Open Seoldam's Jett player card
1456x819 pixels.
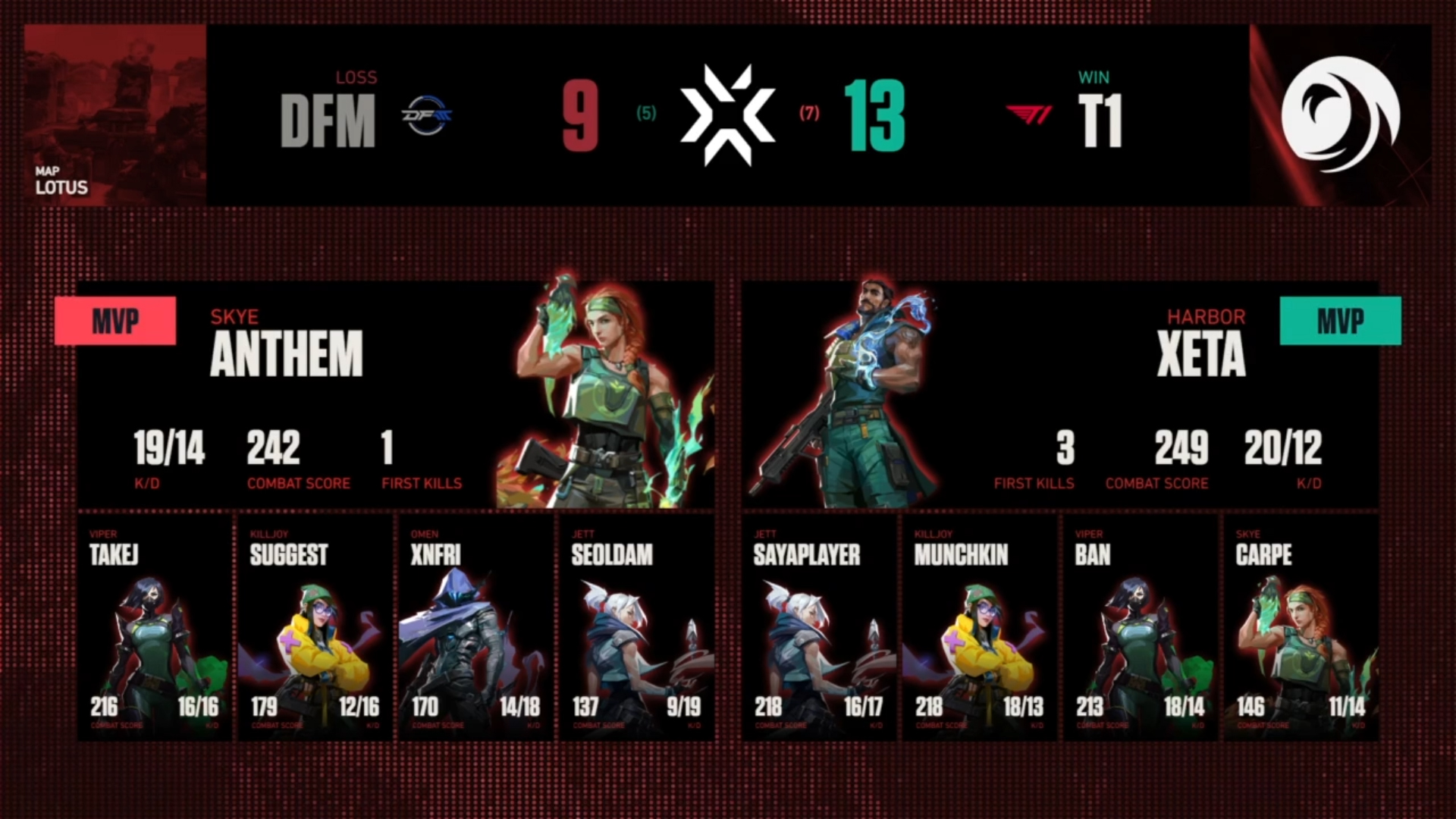pos(636,628)
